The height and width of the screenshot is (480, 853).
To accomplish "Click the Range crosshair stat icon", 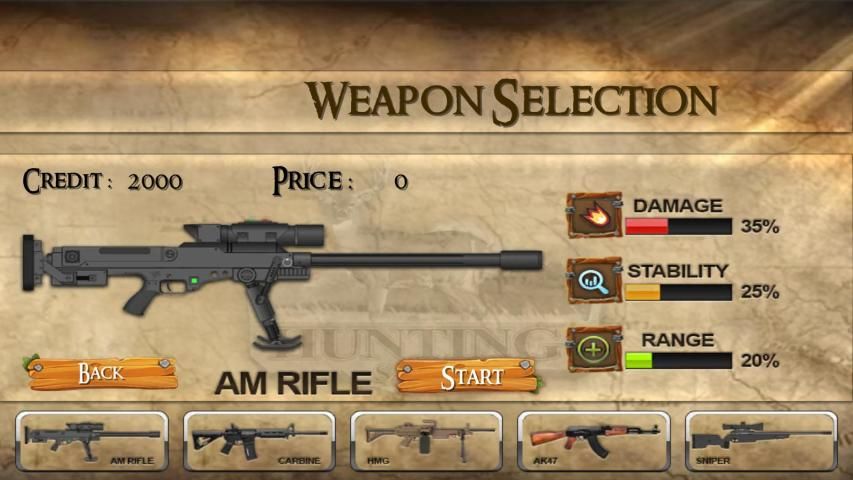I will click(594, 349).
